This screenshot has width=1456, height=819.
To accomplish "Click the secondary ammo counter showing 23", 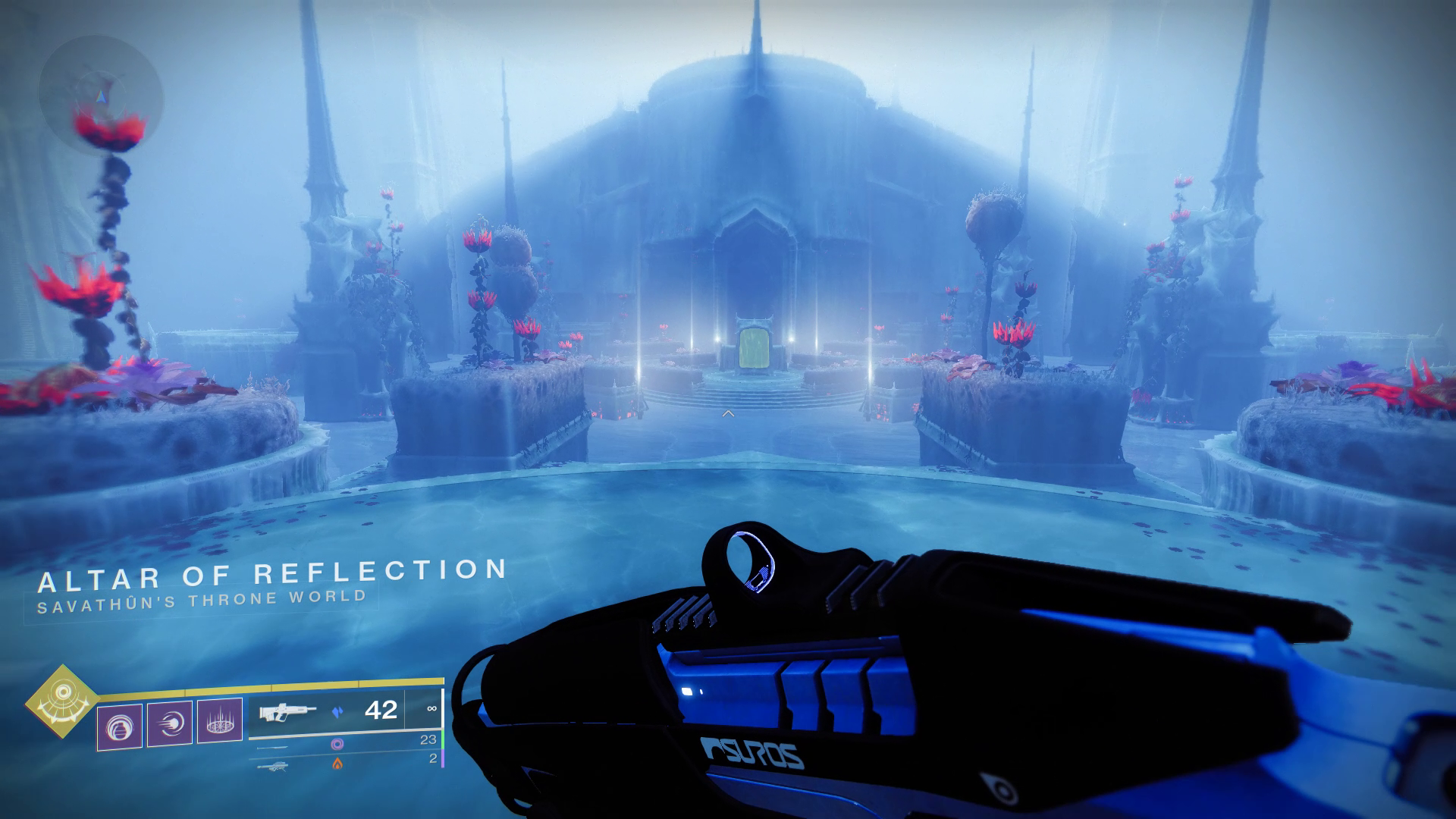I will 428,741.
